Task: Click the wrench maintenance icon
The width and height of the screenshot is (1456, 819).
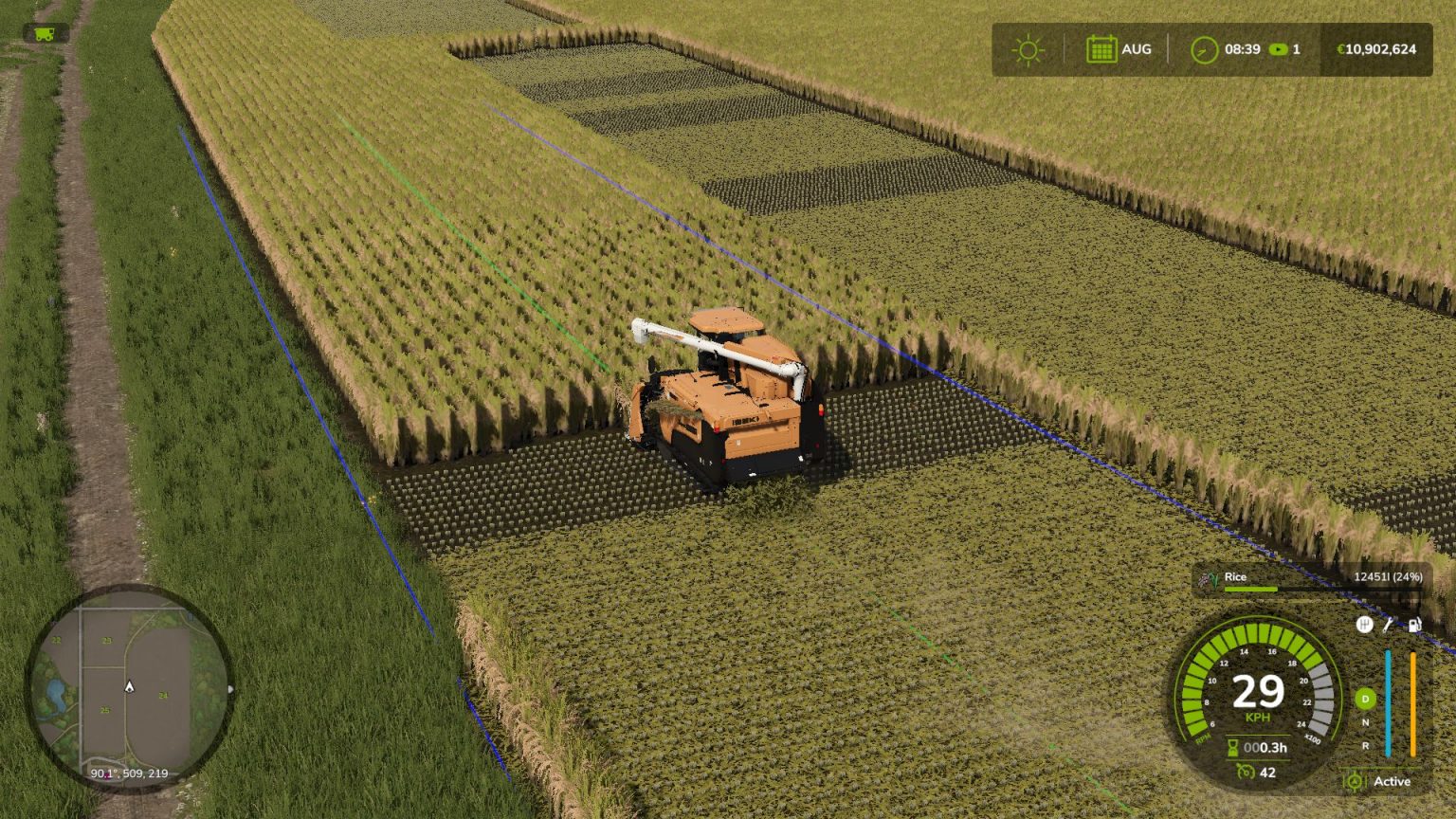Action: click(1388, 625)
